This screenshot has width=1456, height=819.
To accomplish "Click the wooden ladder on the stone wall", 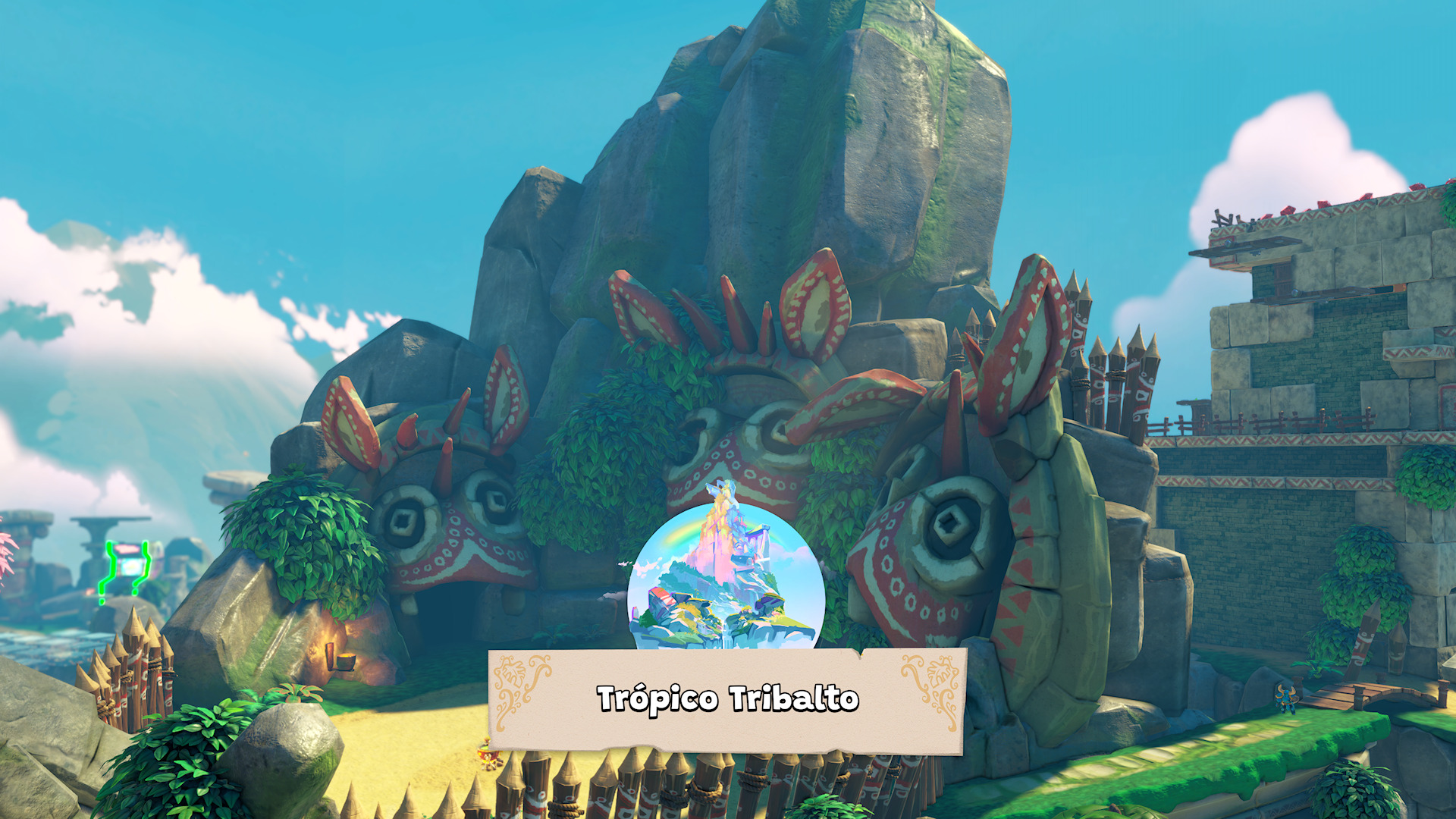I will [x=1223, y=220].
